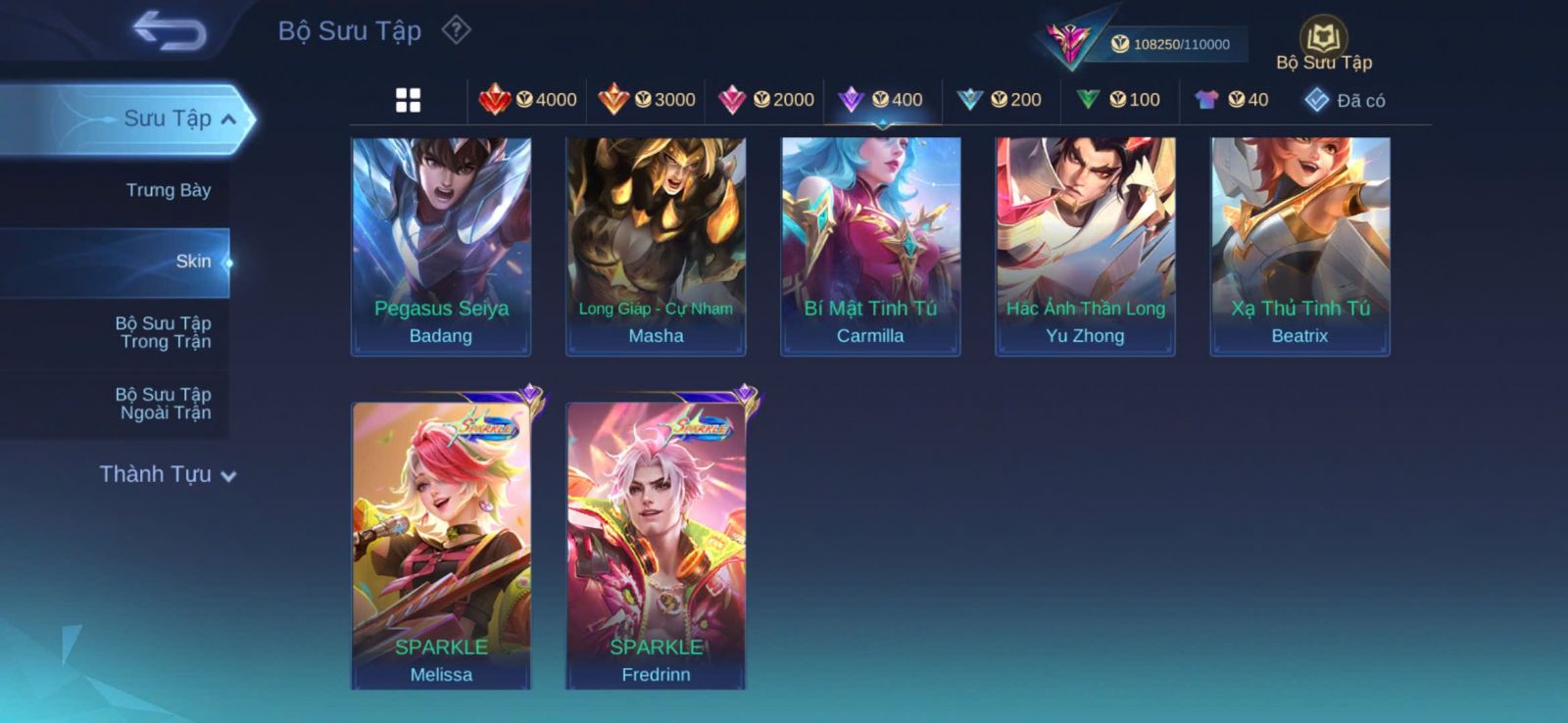Open the collection help question mark

(456, 30)
